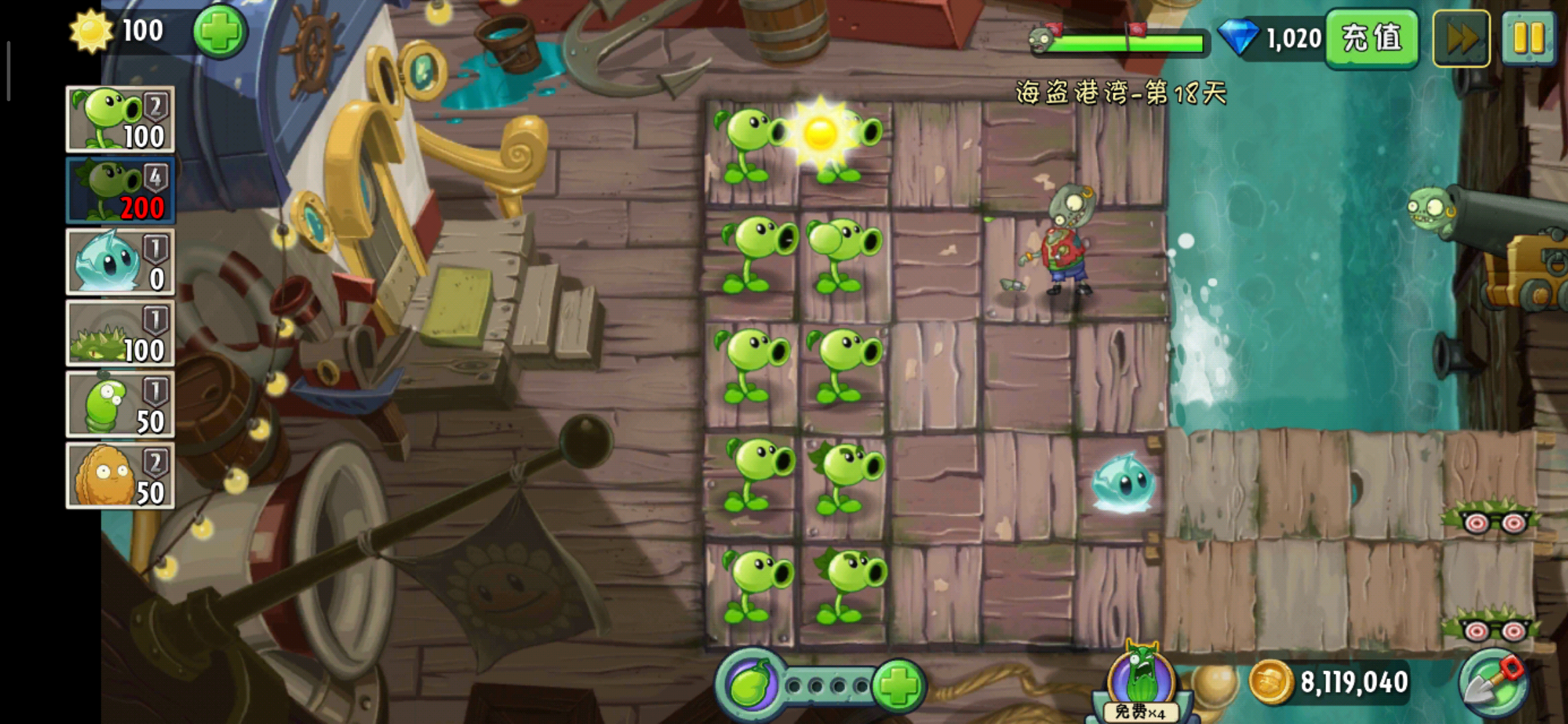Screen dimensions: 1568x724
Task: Toggle fast-forward speed
Action: pyautogui.click(x=1461, y=38)
